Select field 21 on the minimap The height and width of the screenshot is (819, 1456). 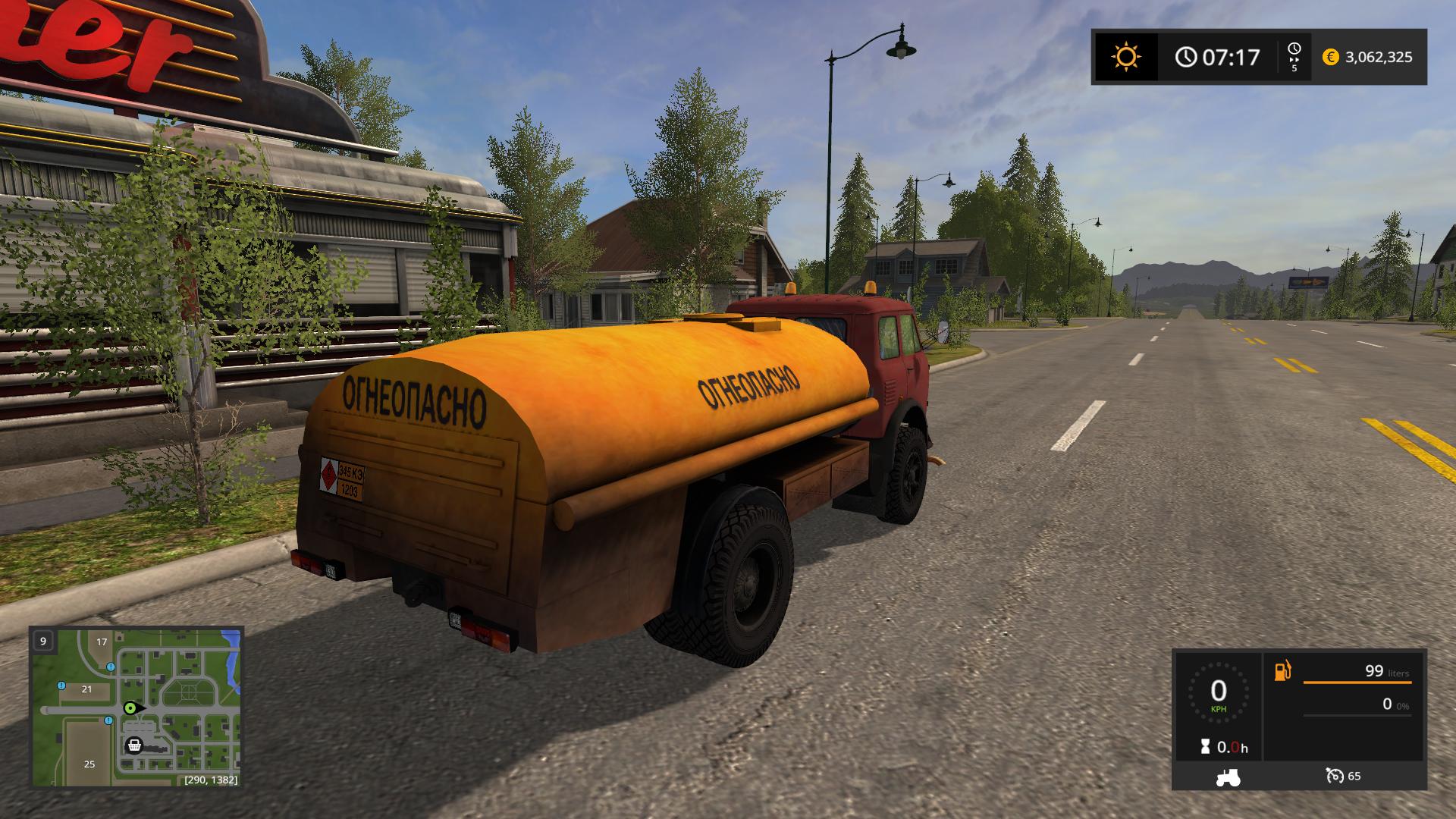(86, 689)
